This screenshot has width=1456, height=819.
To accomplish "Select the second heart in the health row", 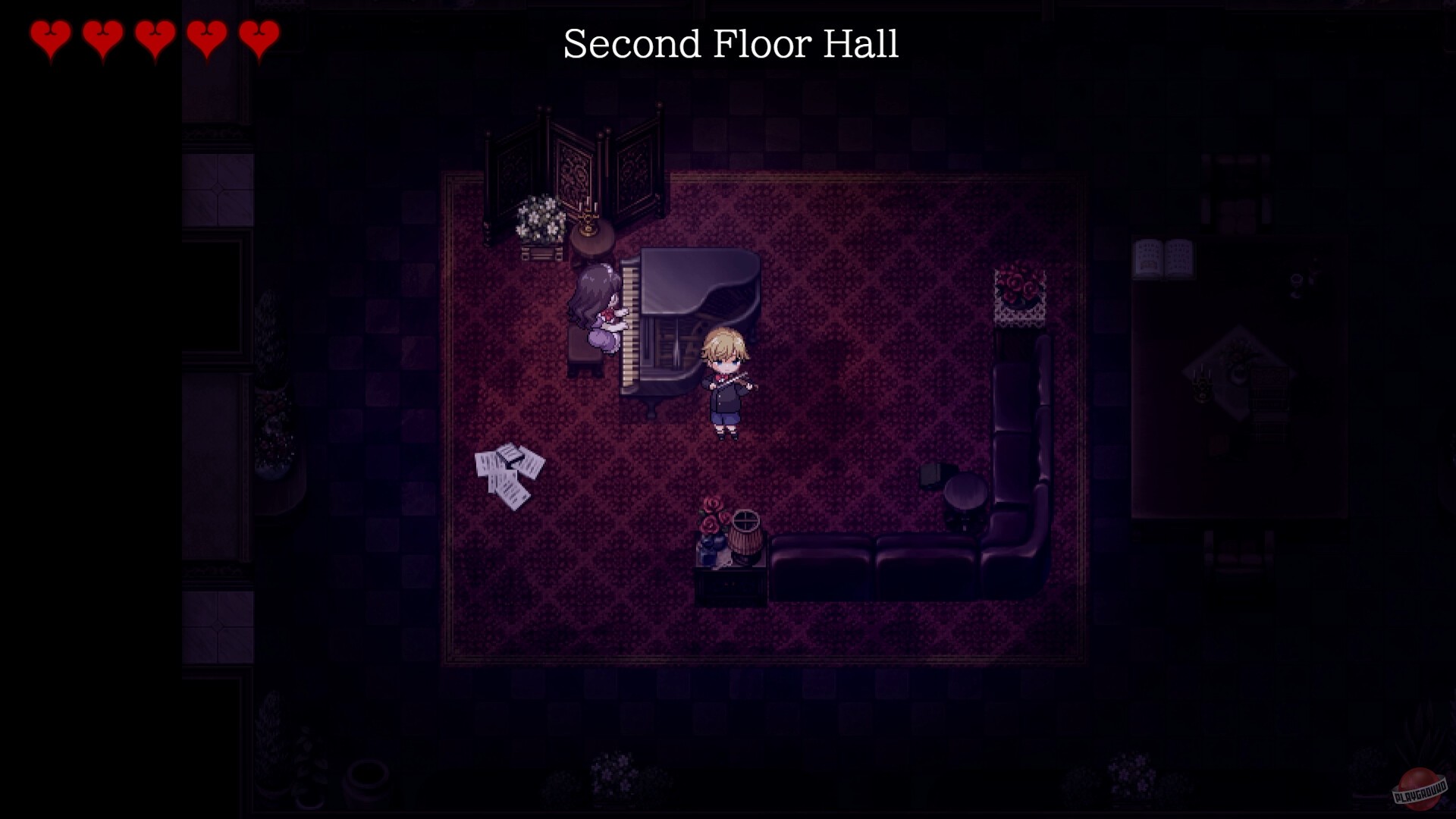I will click(102, 36).
